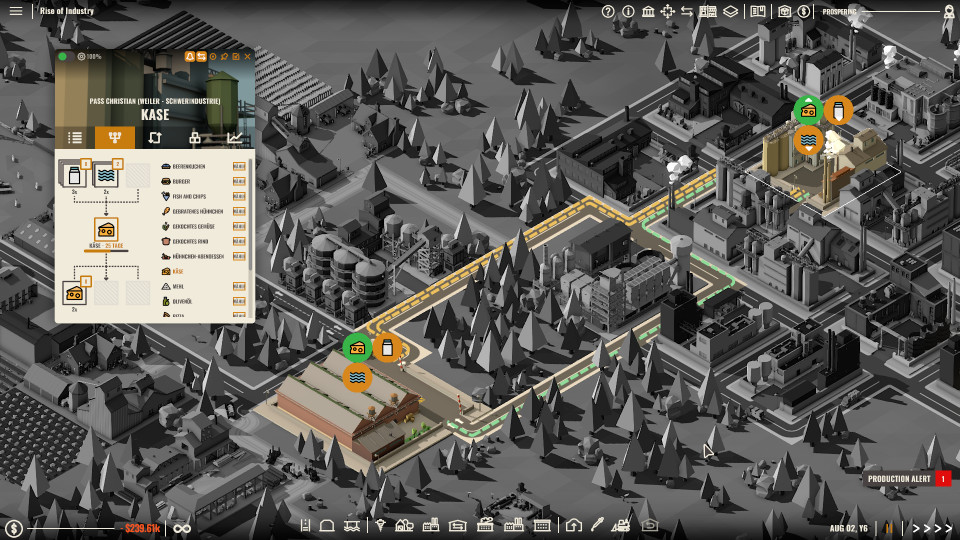Click the Käse product icon in recipe tree
This screenshot has height=540, width=960.
105,228
